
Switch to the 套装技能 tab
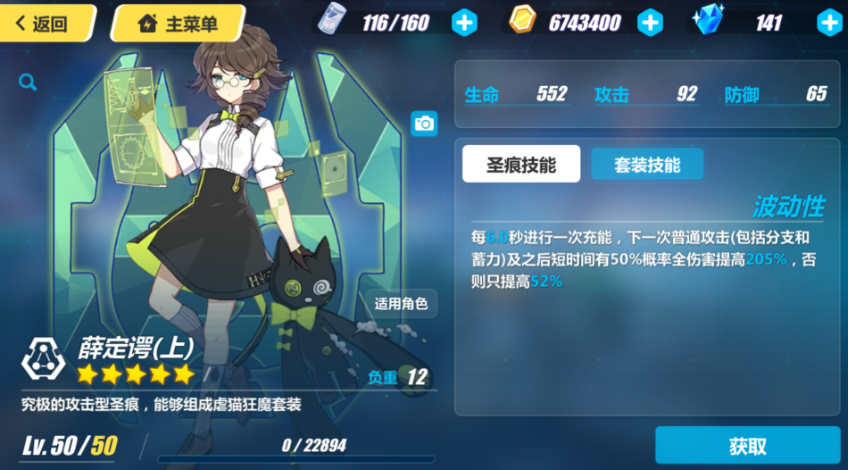[647, 165]
